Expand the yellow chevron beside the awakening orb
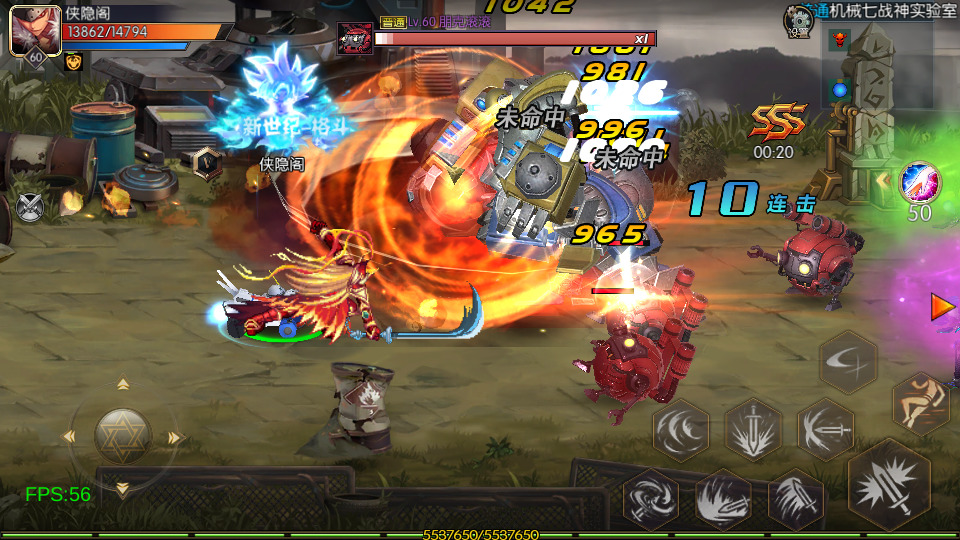This screenshot has width=960, height=540. pyautogui.click(x=884, y=181)
